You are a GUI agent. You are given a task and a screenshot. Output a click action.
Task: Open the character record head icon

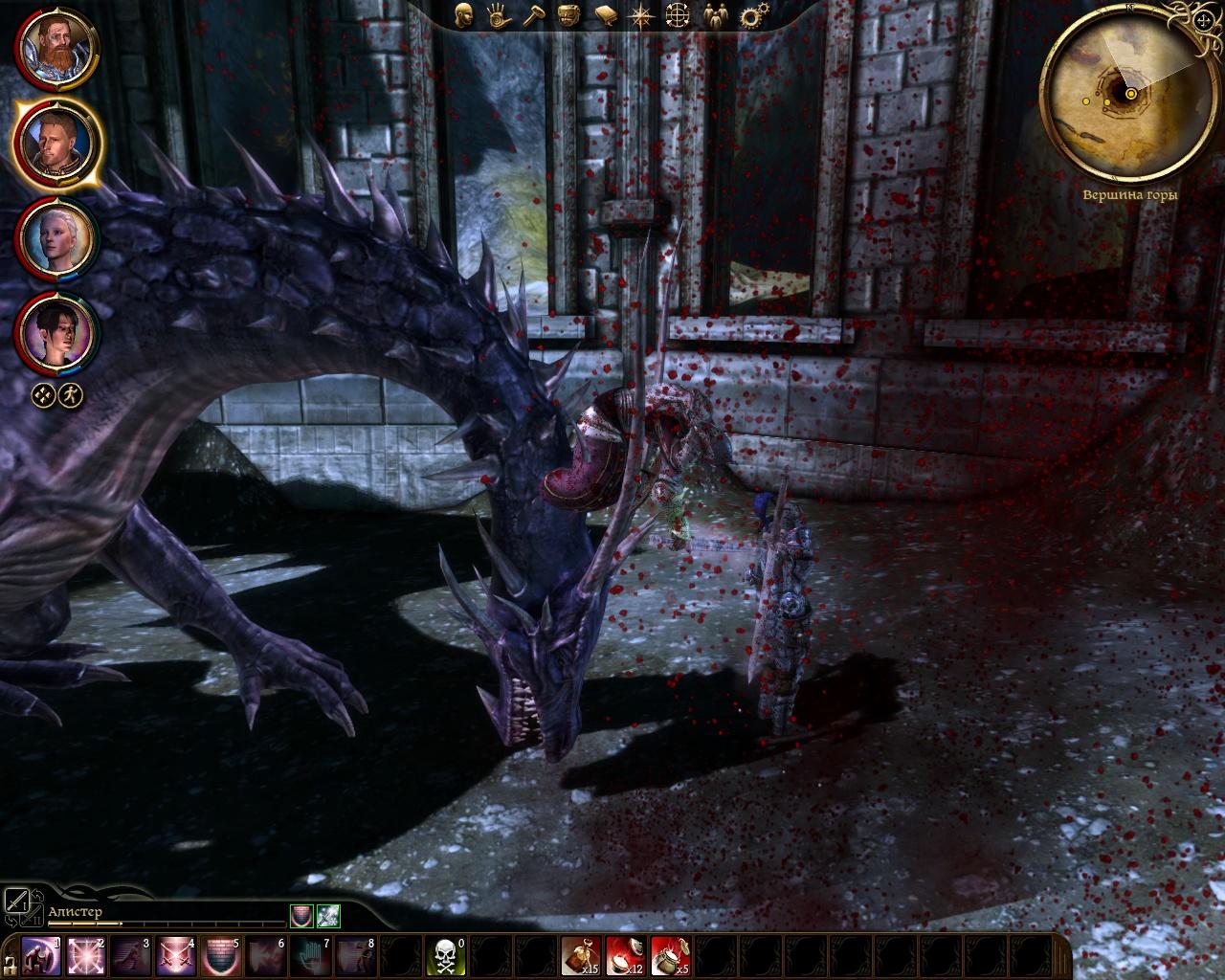[x=465, y=14]
